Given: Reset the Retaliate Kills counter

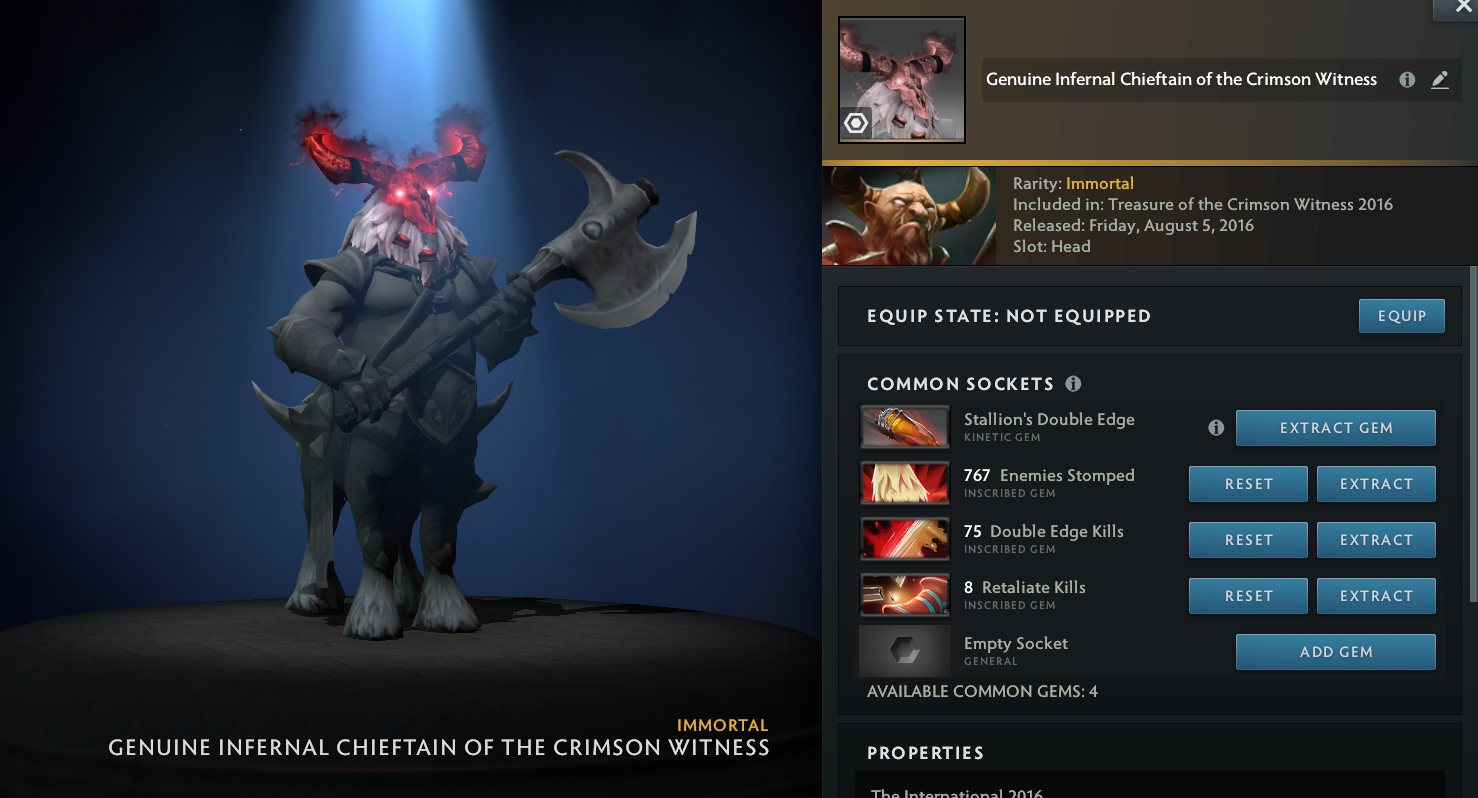Looking at the screenshot, I should point(1248,596).
